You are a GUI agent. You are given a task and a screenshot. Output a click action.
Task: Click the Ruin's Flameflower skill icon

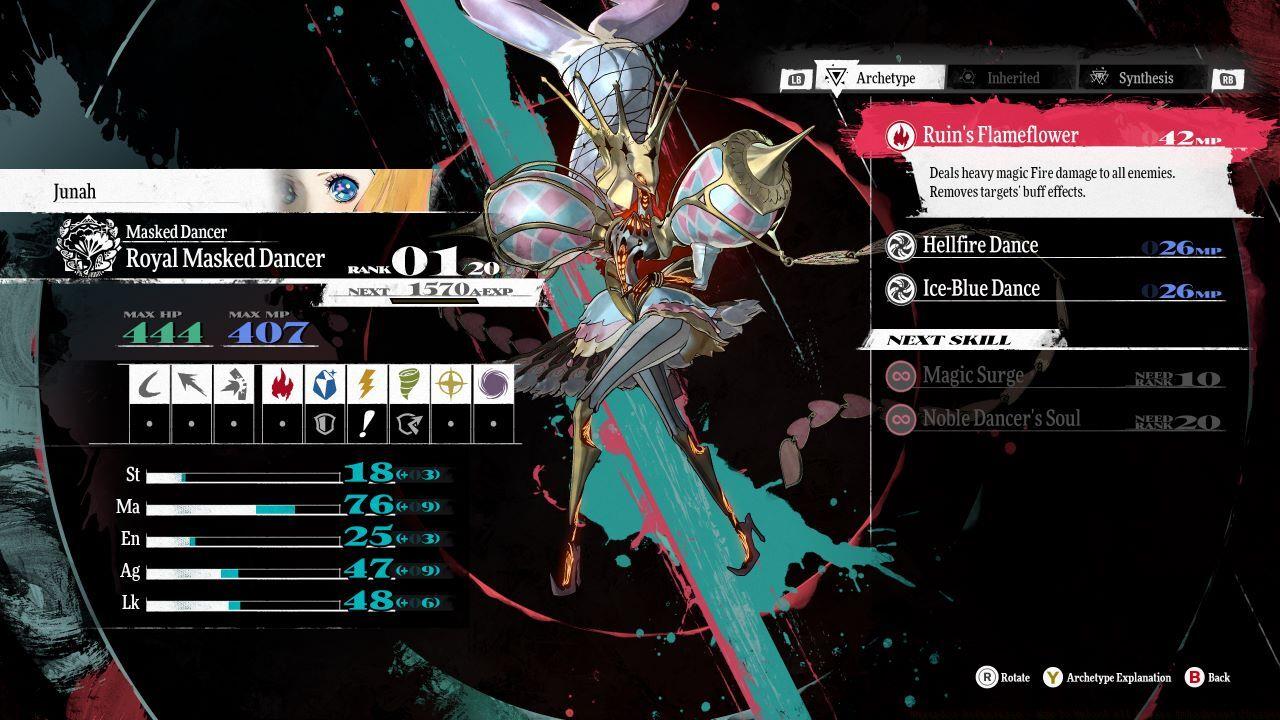pyautogui.click(x=903, y=134)
